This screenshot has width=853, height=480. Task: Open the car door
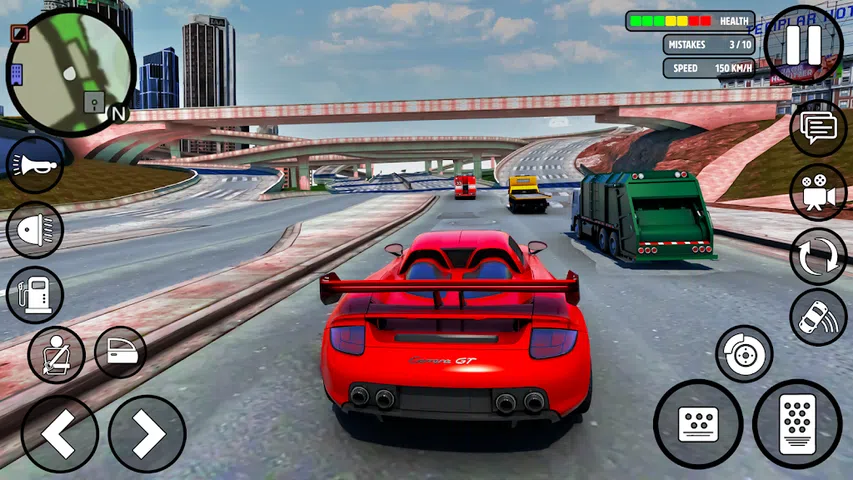pos(120,352)
